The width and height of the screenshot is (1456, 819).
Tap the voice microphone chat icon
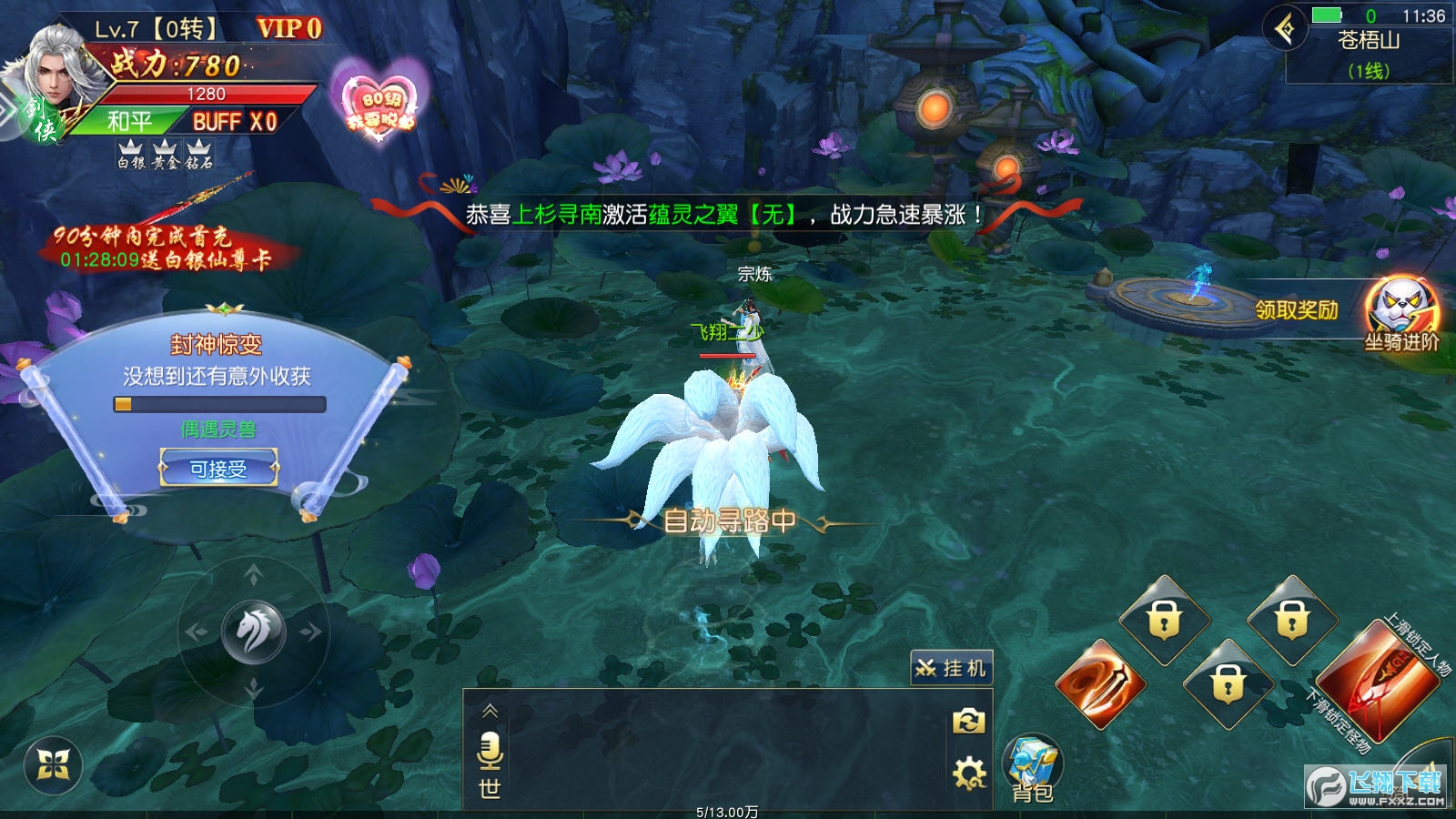(490, 750)
